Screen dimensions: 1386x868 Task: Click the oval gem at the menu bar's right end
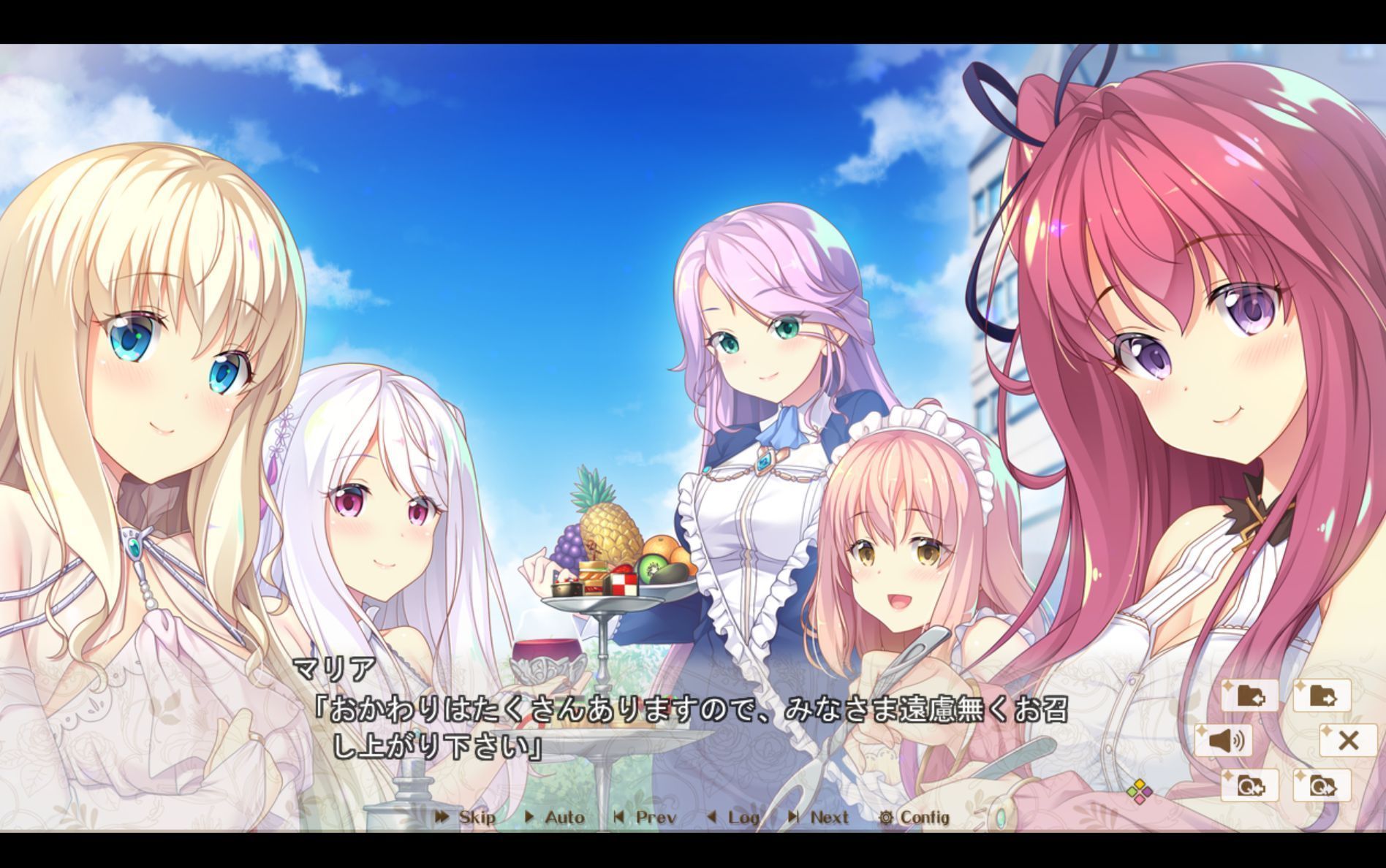pos(1001,818)
